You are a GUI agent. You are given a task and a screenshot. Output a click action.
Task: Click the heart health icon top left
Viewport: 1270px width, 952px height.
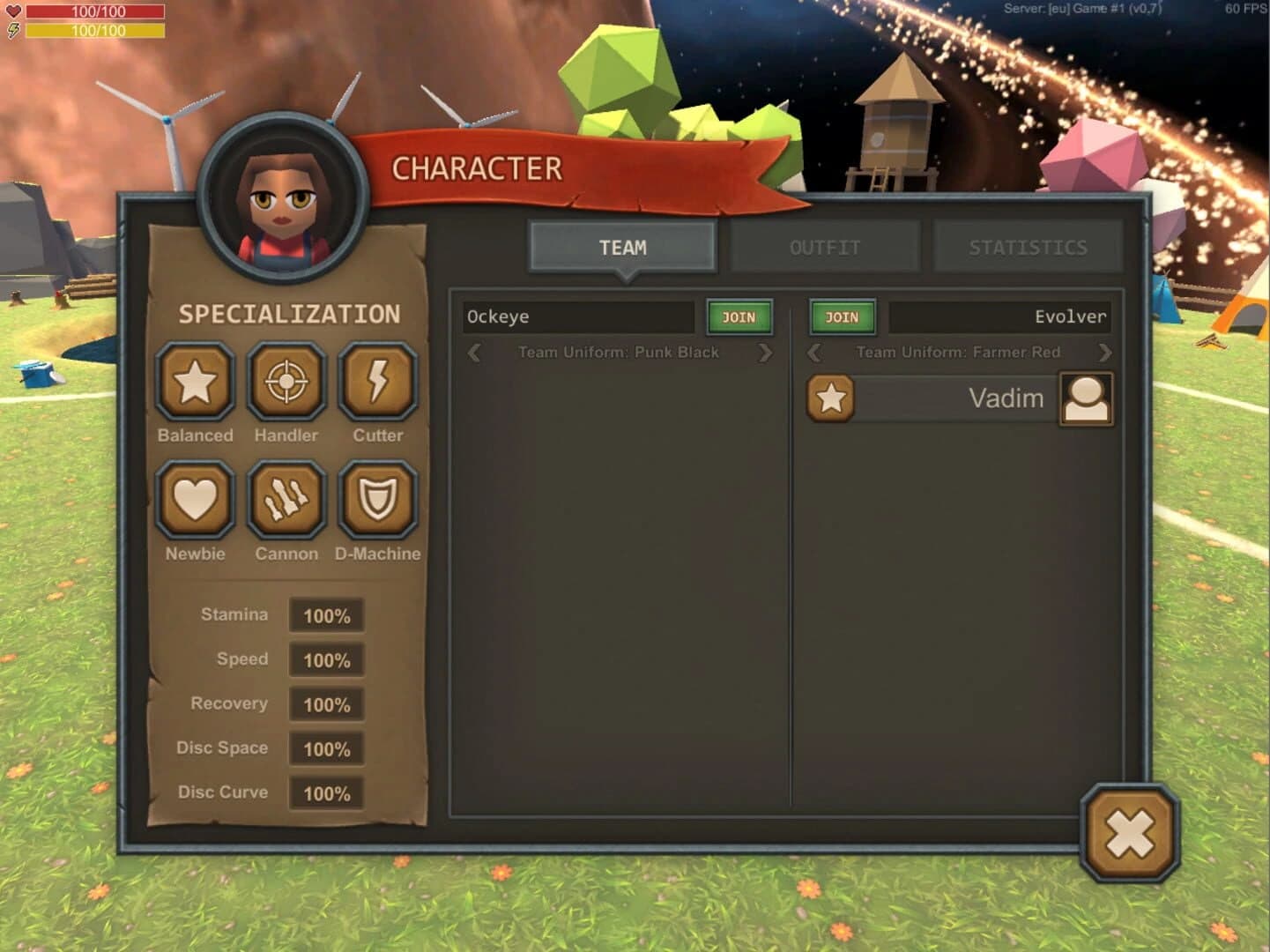pos(12,11)
